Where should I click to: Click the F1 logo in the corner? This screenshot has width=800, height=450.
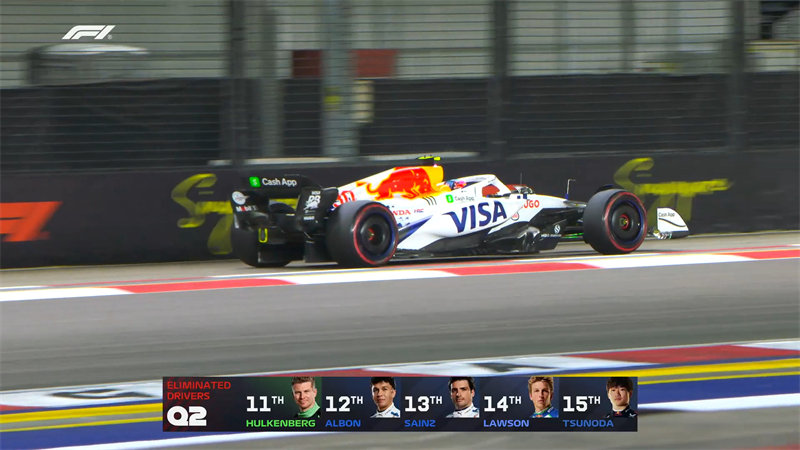[88, 32]
